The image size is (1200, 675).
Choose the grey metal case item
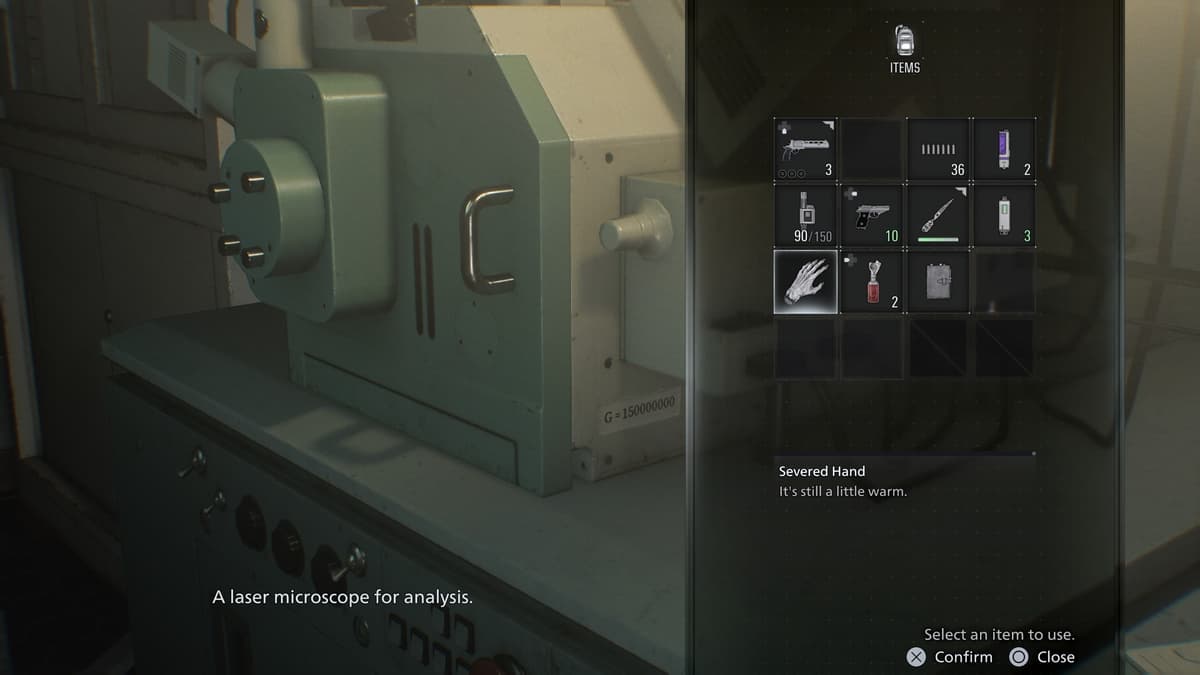point(939,281)
